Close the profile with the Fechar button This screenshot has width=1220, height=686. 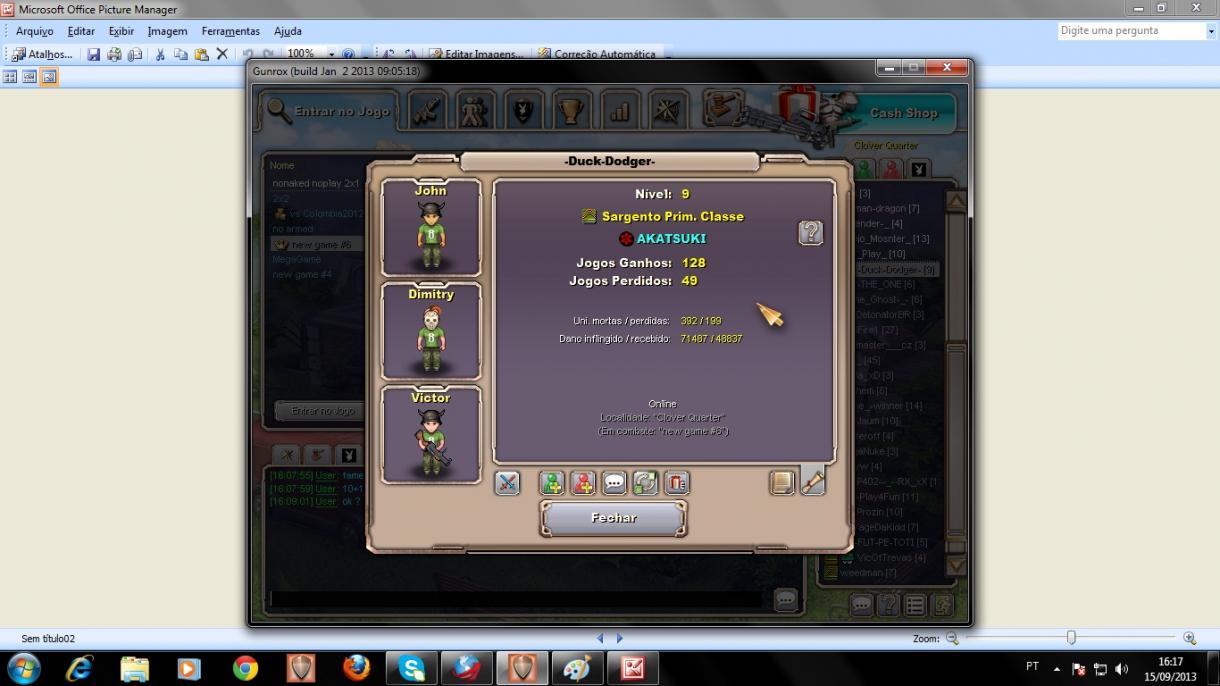613,518
